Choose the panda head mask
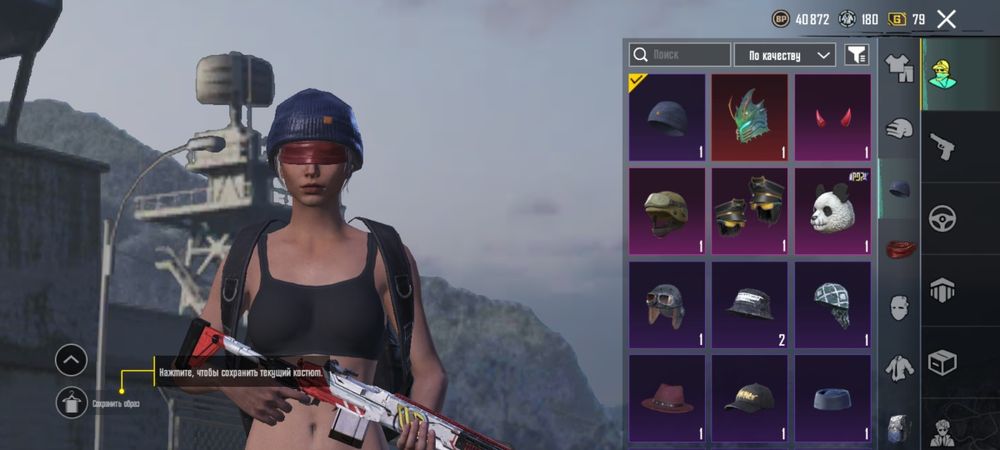Viewport: 1000px width, 450px height. pyautogui.click(x=832, y=211)
